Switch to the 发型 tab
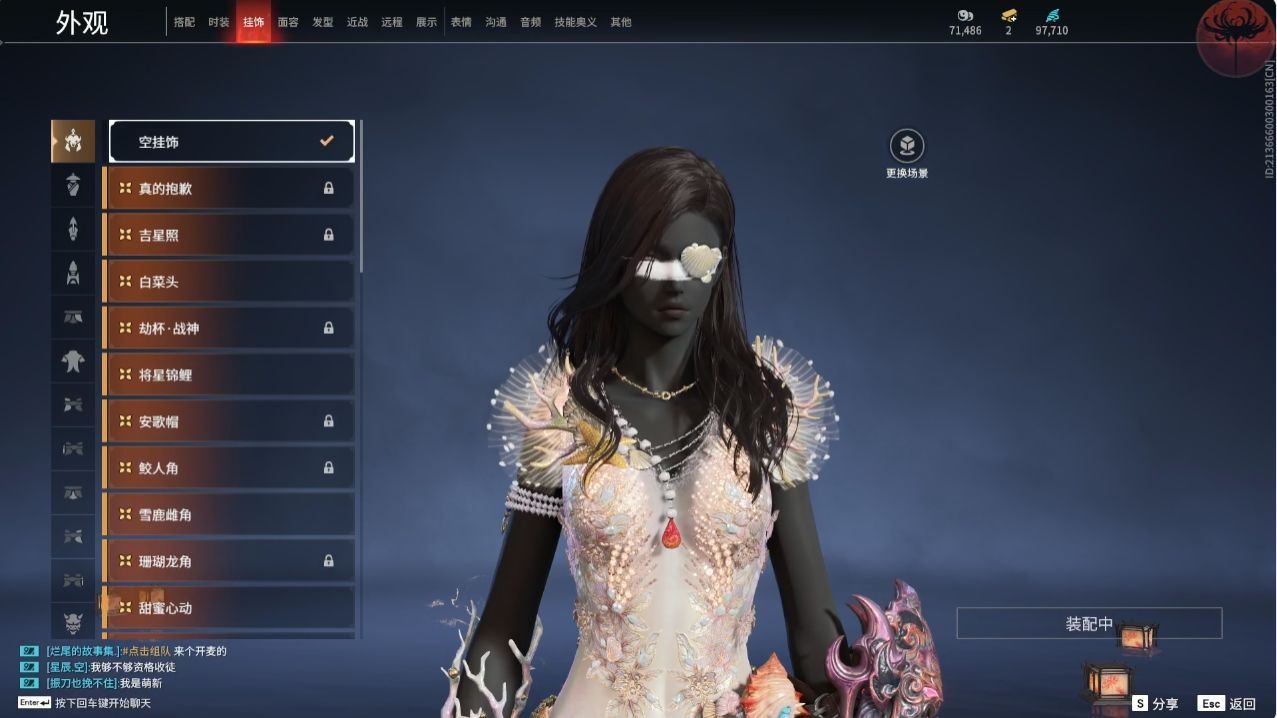 (x=323, y=22)
